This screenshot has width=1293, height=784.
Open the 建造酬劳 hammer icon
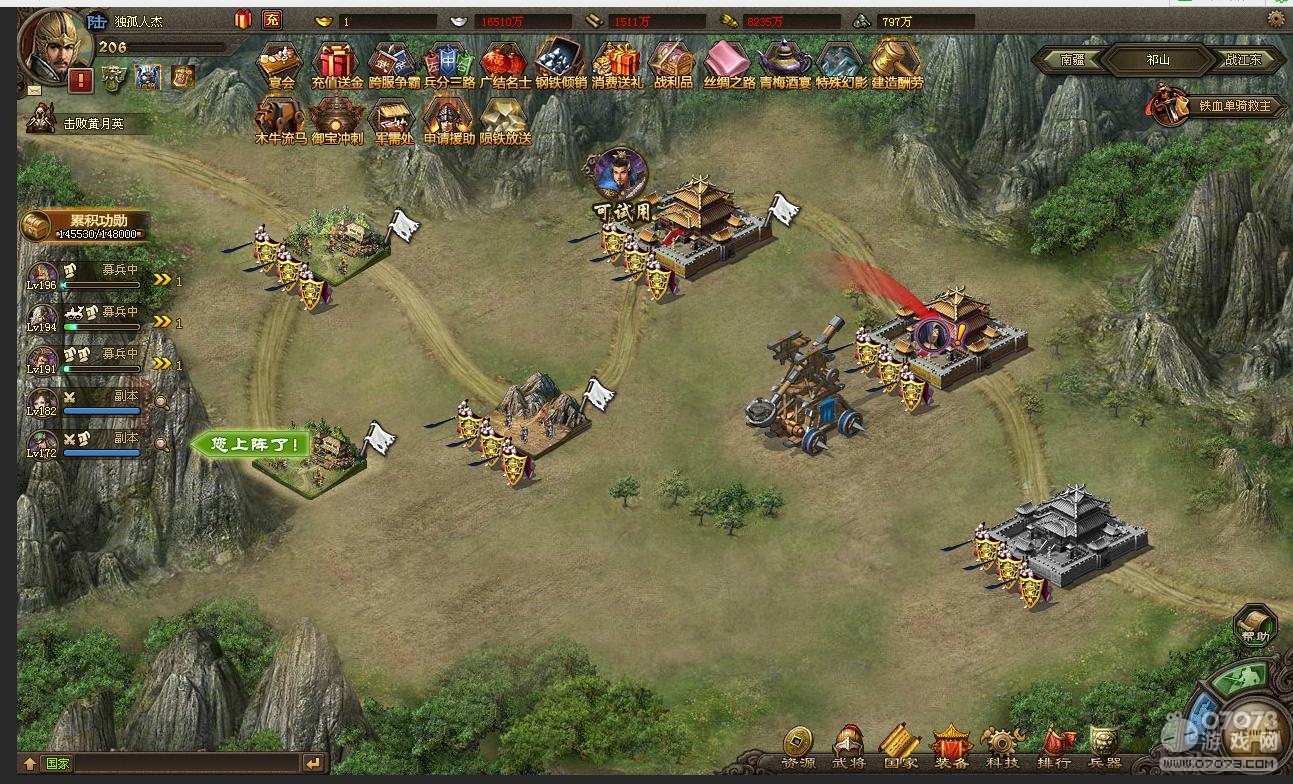896,62
